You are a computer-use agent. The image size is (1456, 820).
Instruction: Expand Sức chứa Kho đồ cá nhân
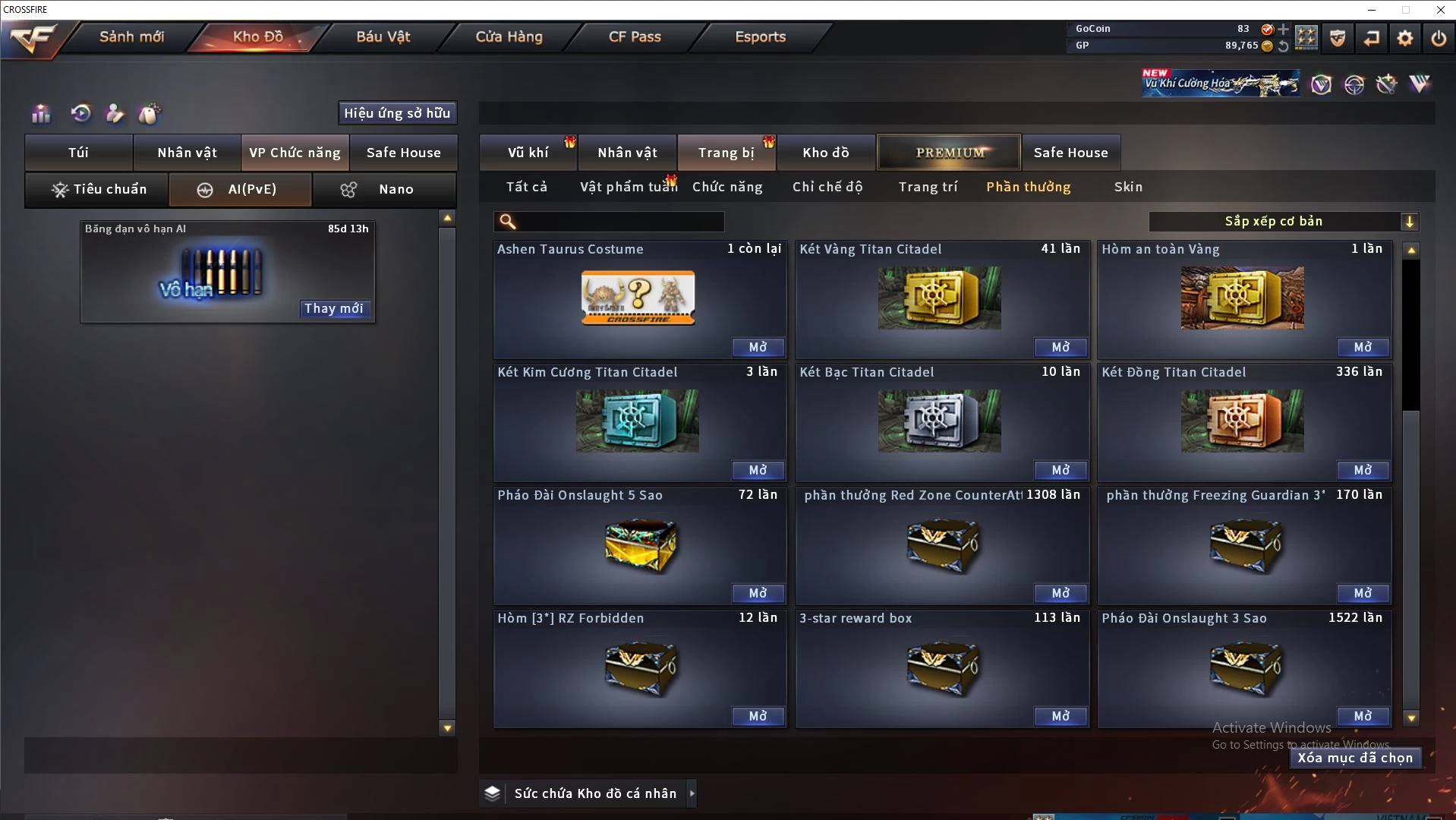(x=692, y=793)
